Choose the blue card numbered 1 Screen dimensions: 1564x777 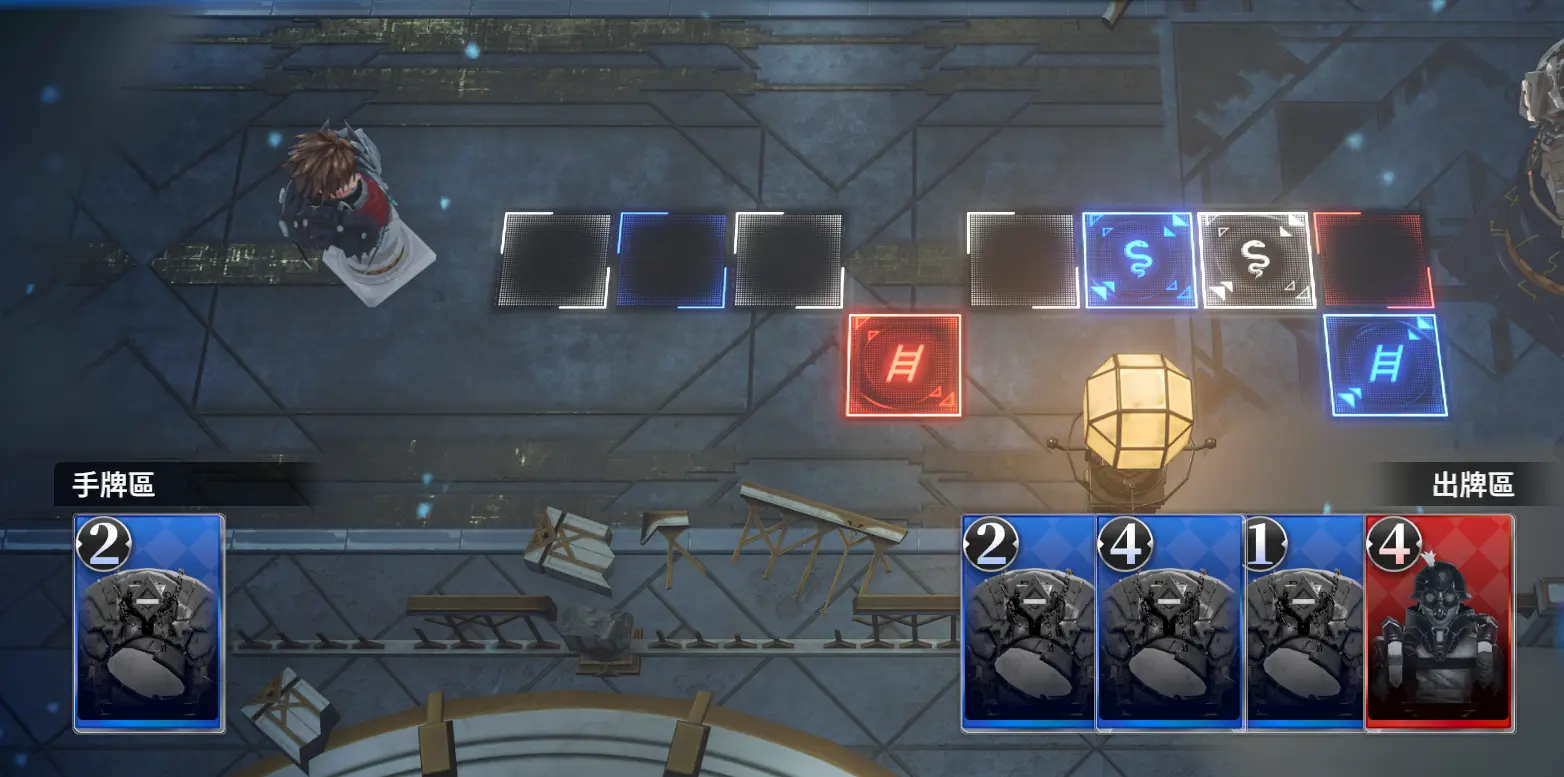tap(1304, 622)
